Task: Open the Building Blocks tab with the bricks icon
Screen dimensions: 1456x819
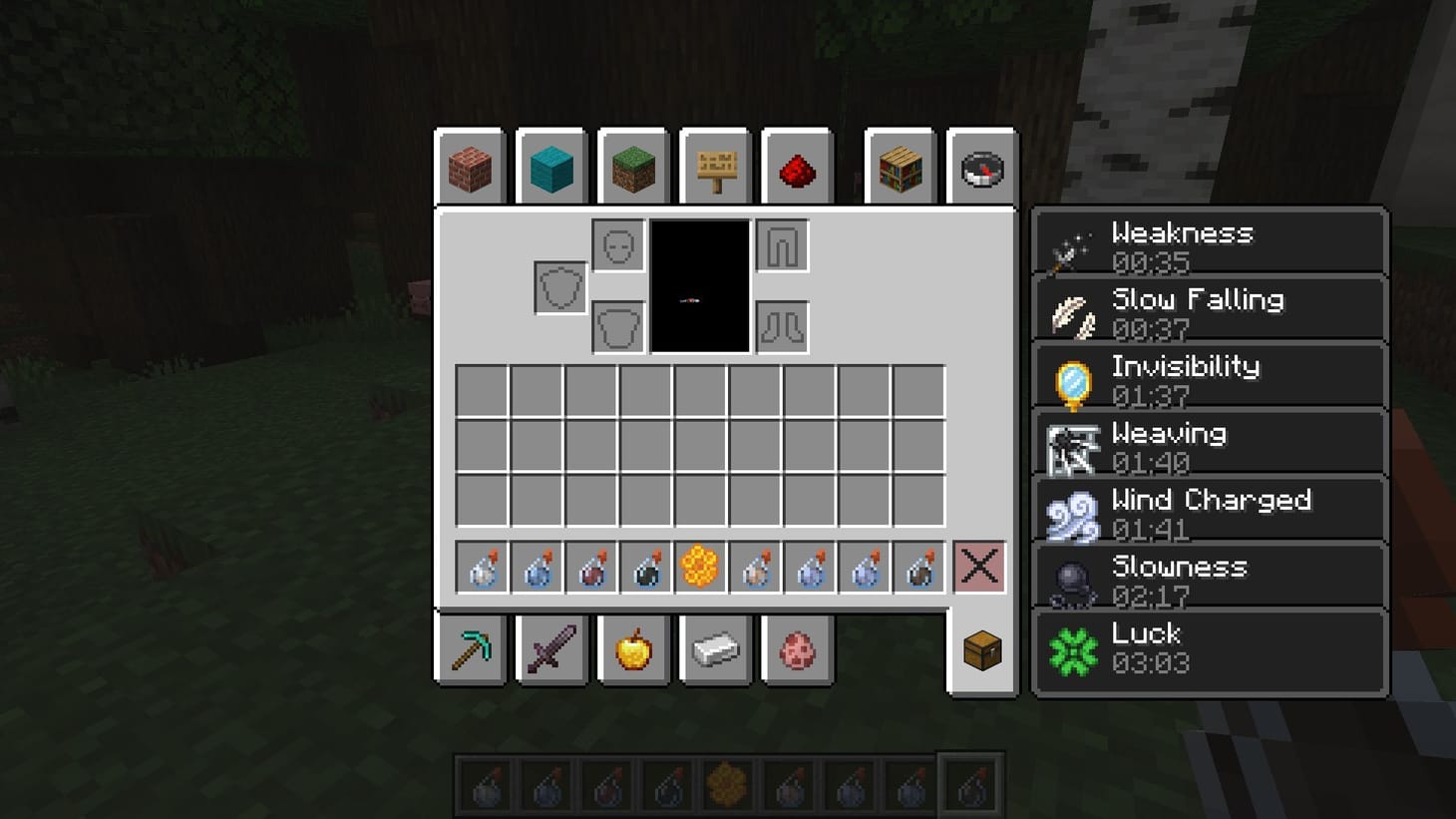Action: (469, 168)
